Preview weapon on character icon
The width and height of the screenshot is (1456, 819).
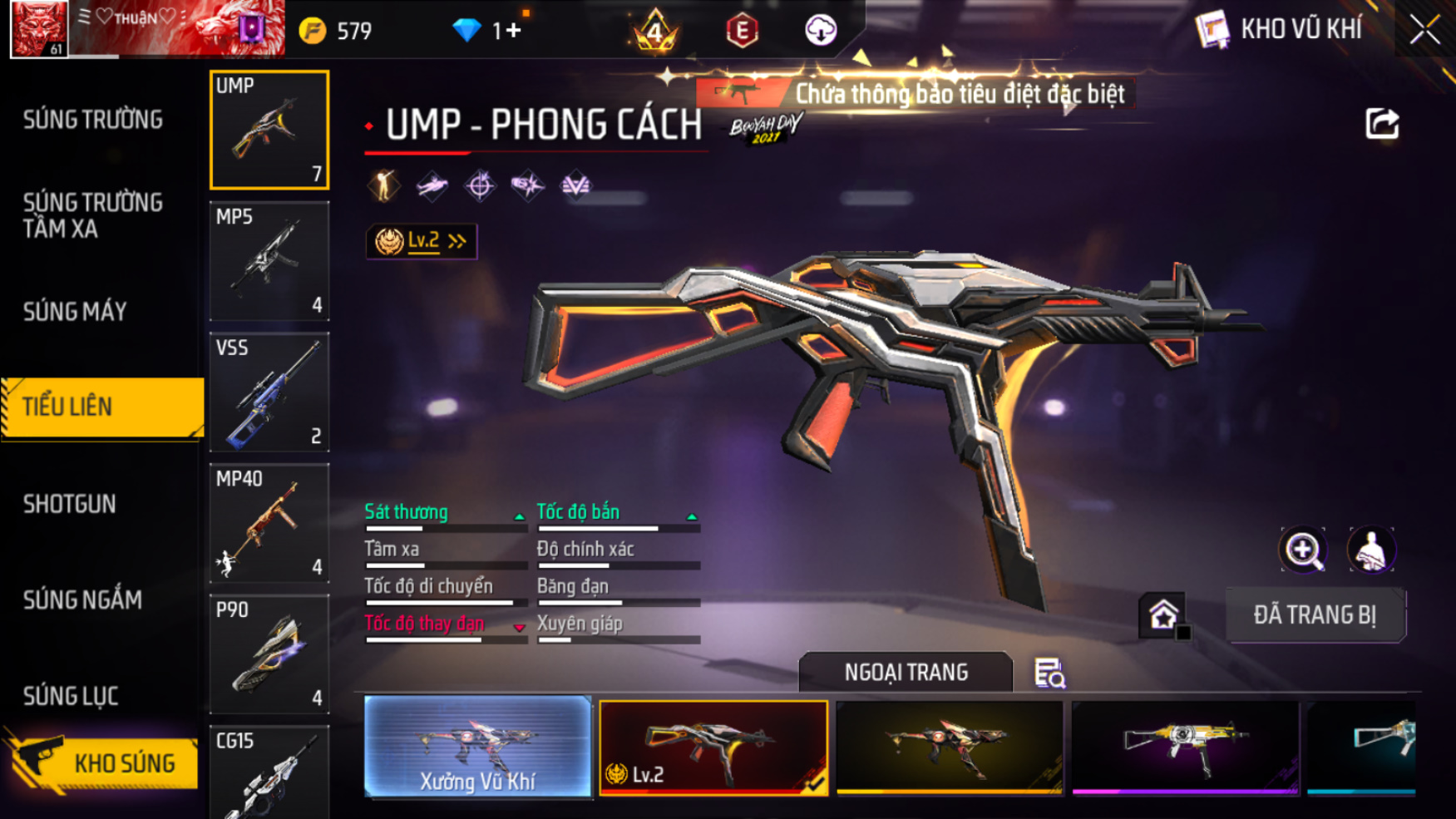click(1370, 550)
